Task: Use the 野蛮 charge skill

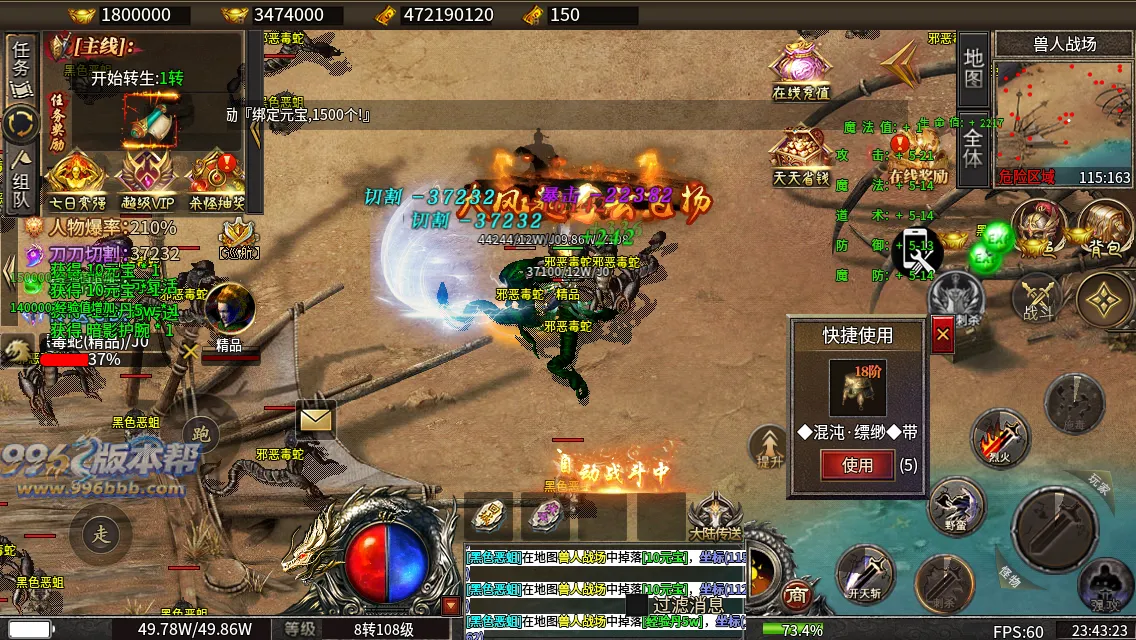Action: (x=956, y=506)
